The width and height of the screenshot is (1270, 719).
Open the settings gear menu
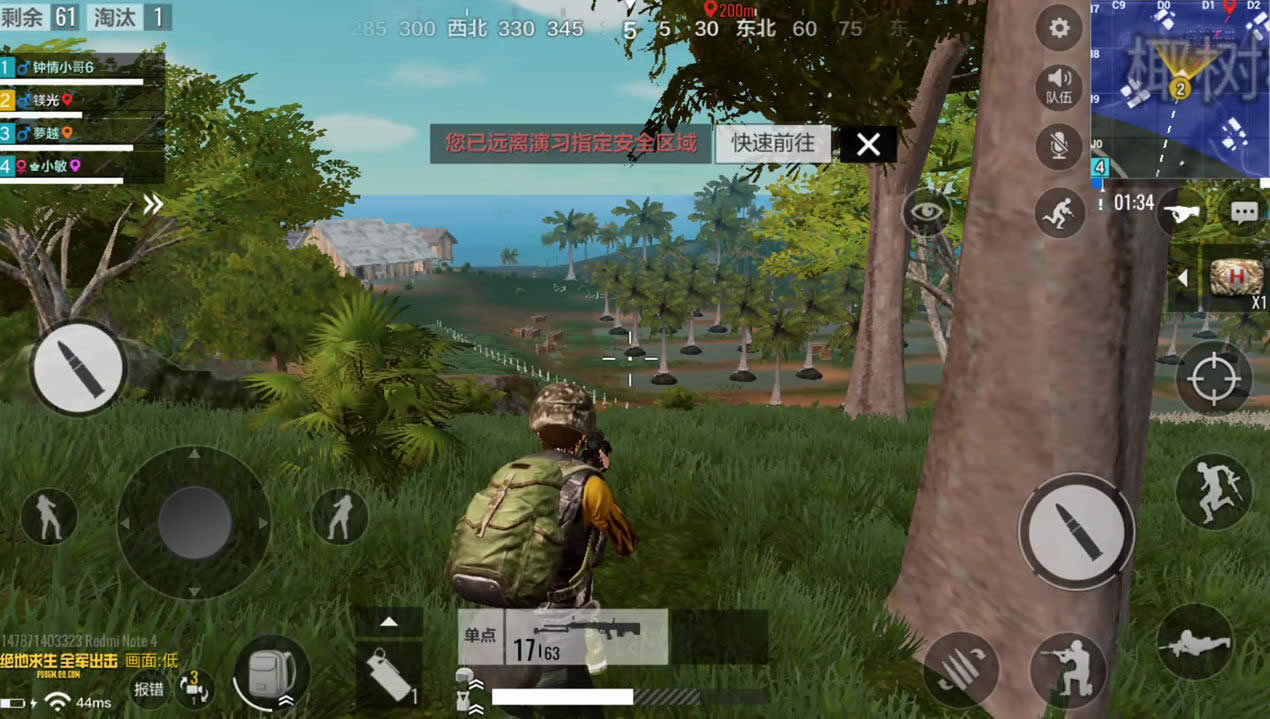click(x=1060, y=29)
